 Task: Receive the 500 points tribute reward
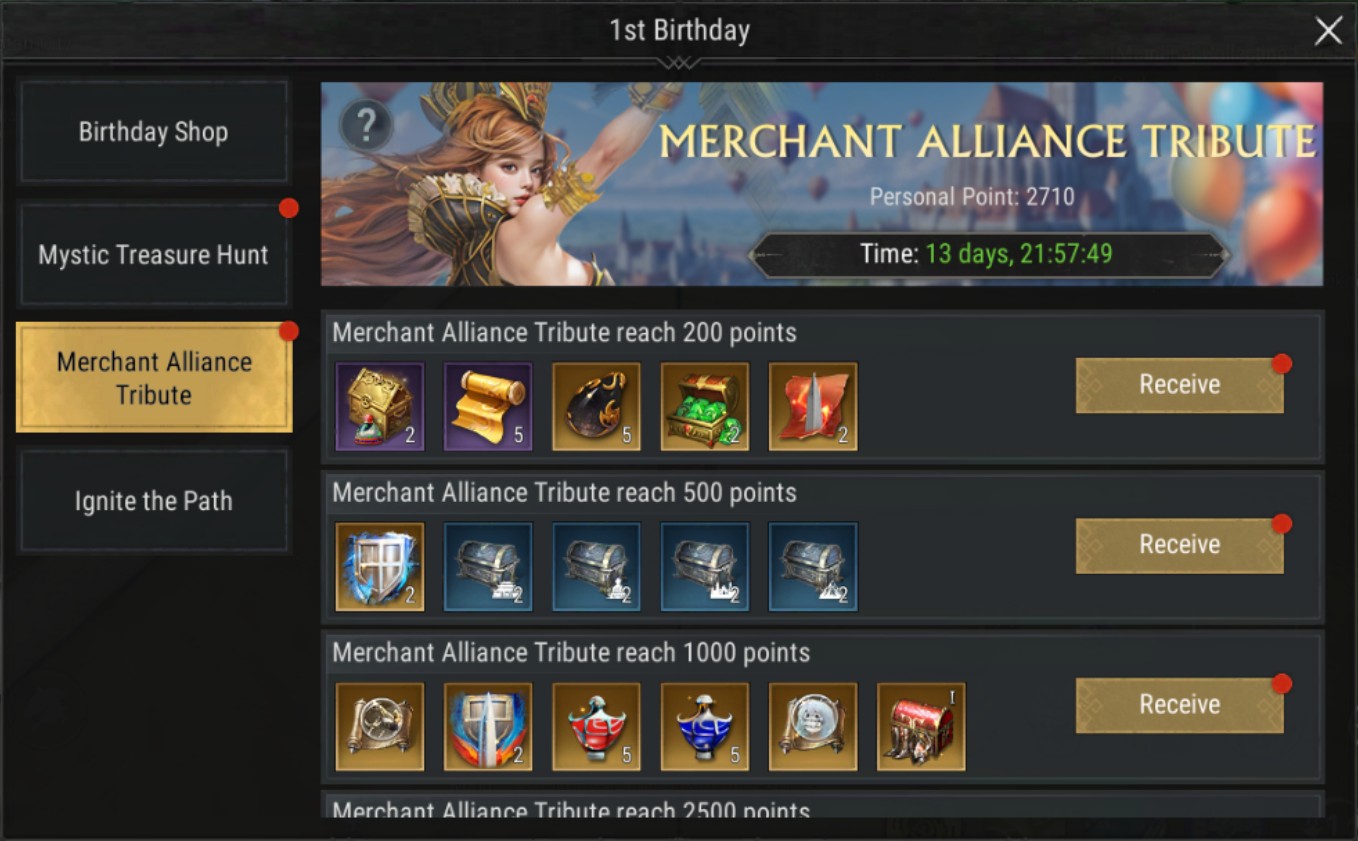coord(1179,545)
